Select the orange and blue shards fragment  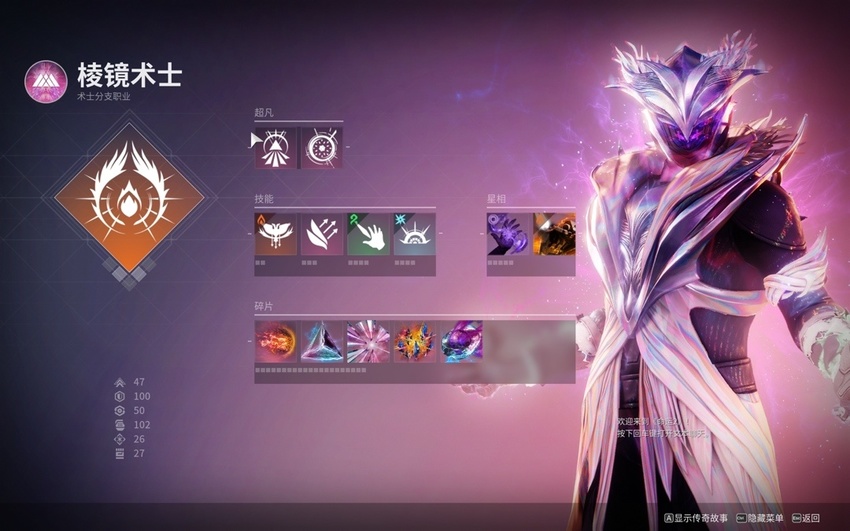(414, 342)
